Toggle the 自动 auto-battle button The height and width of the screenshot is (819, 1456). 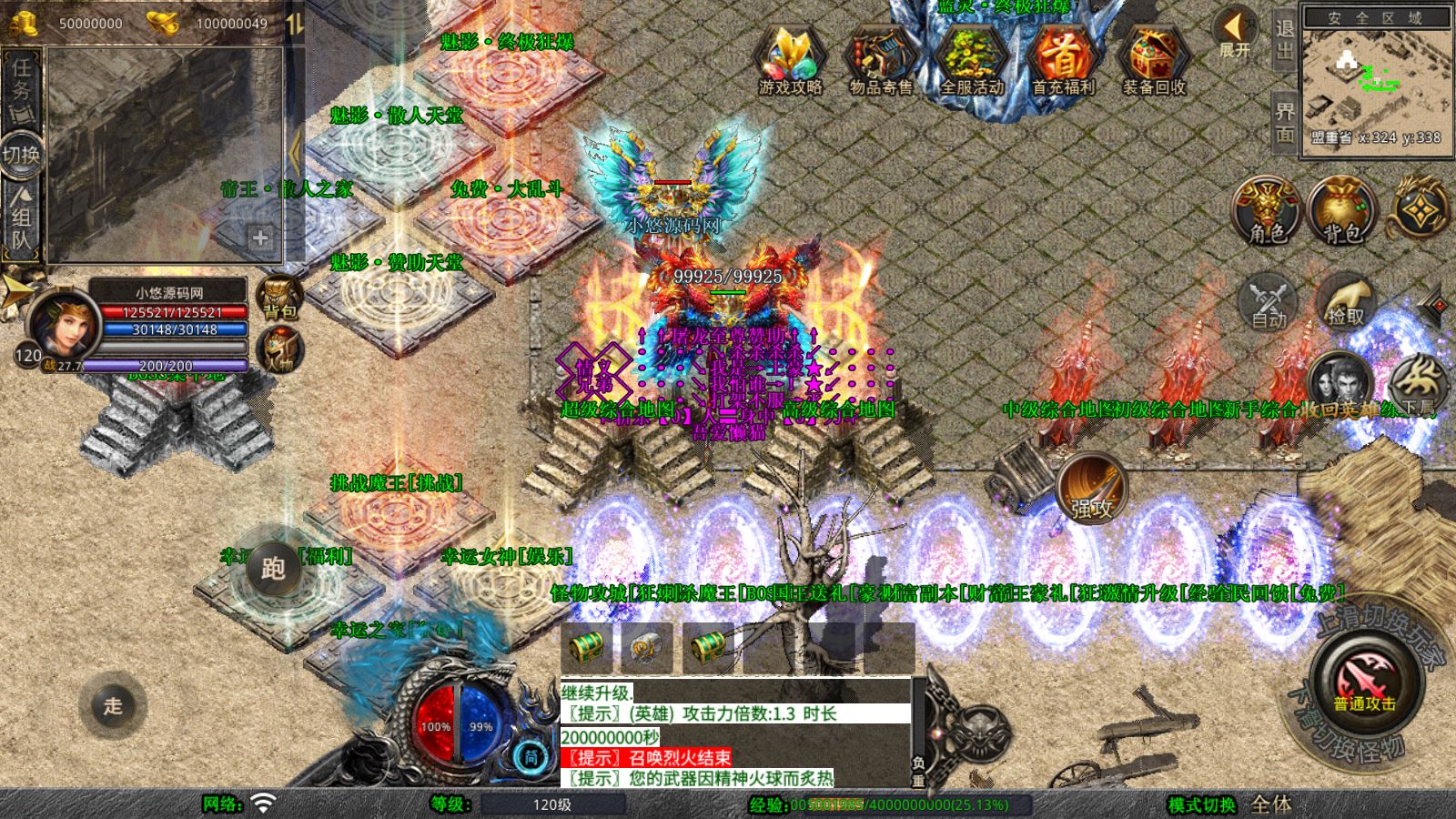click(x=1269, y=302)
